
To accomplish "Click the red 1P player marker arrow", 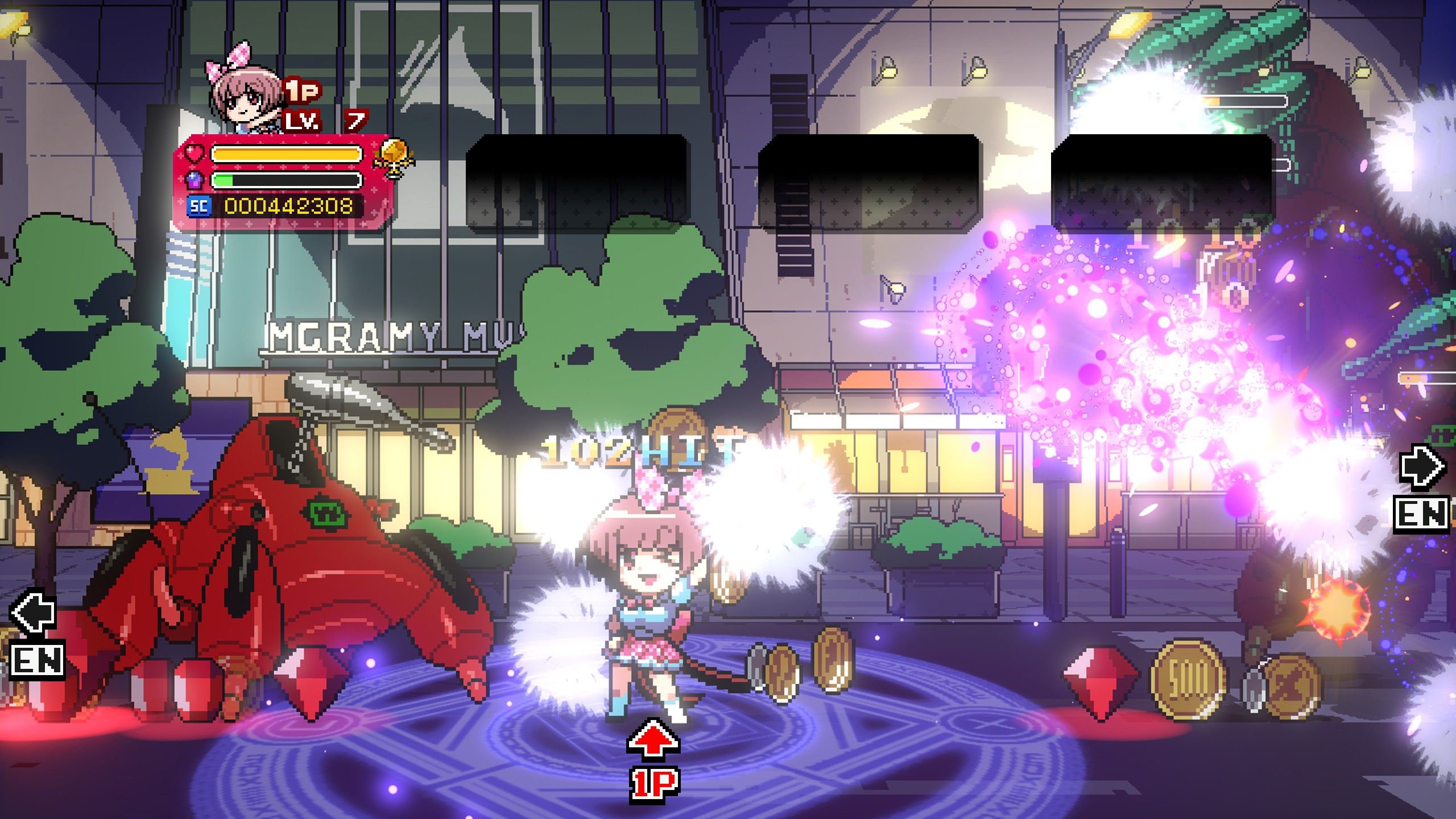I will (653, 740).
